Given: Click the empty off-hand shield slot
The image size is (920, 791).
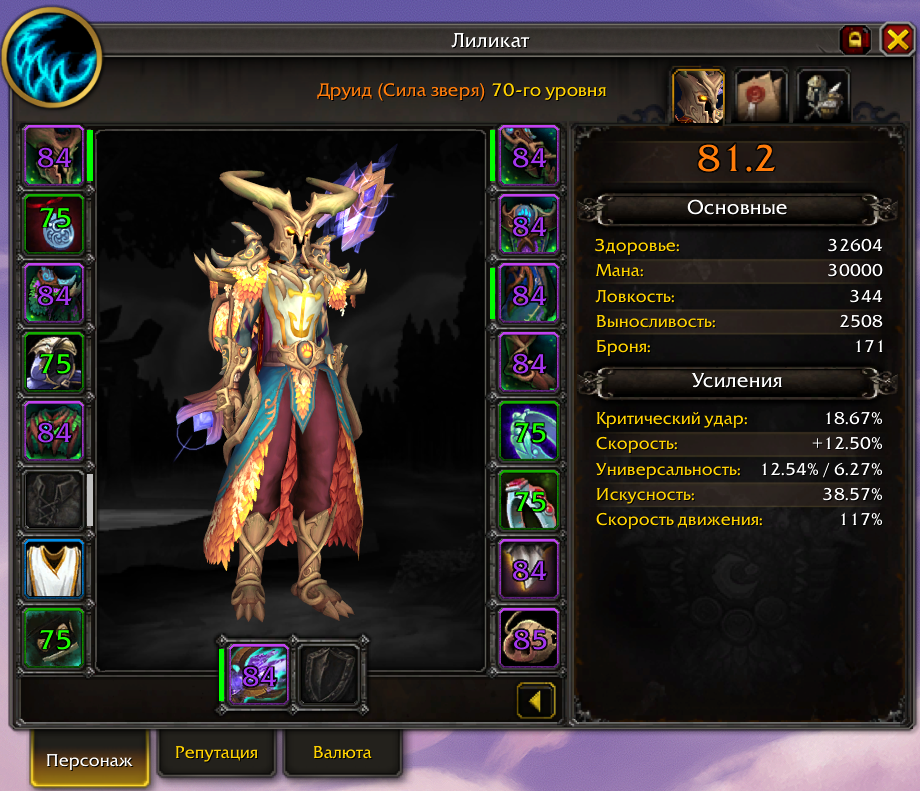Looking at the screenshot, I should [329, 675].
